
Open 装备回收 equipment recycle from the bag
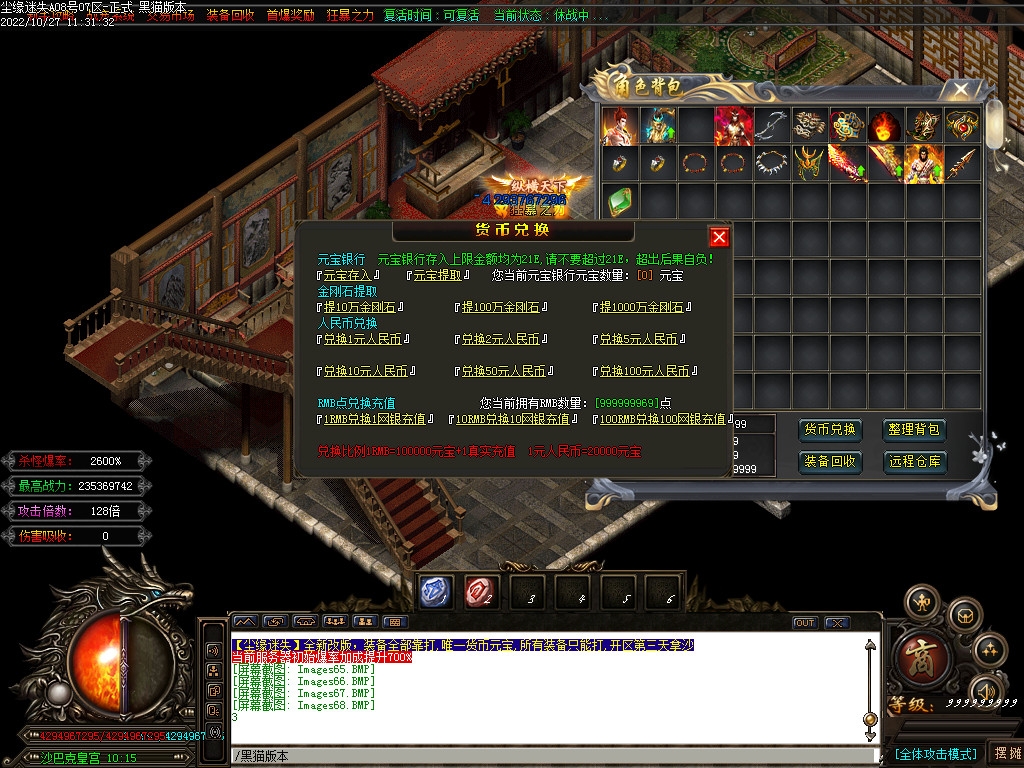830,461
